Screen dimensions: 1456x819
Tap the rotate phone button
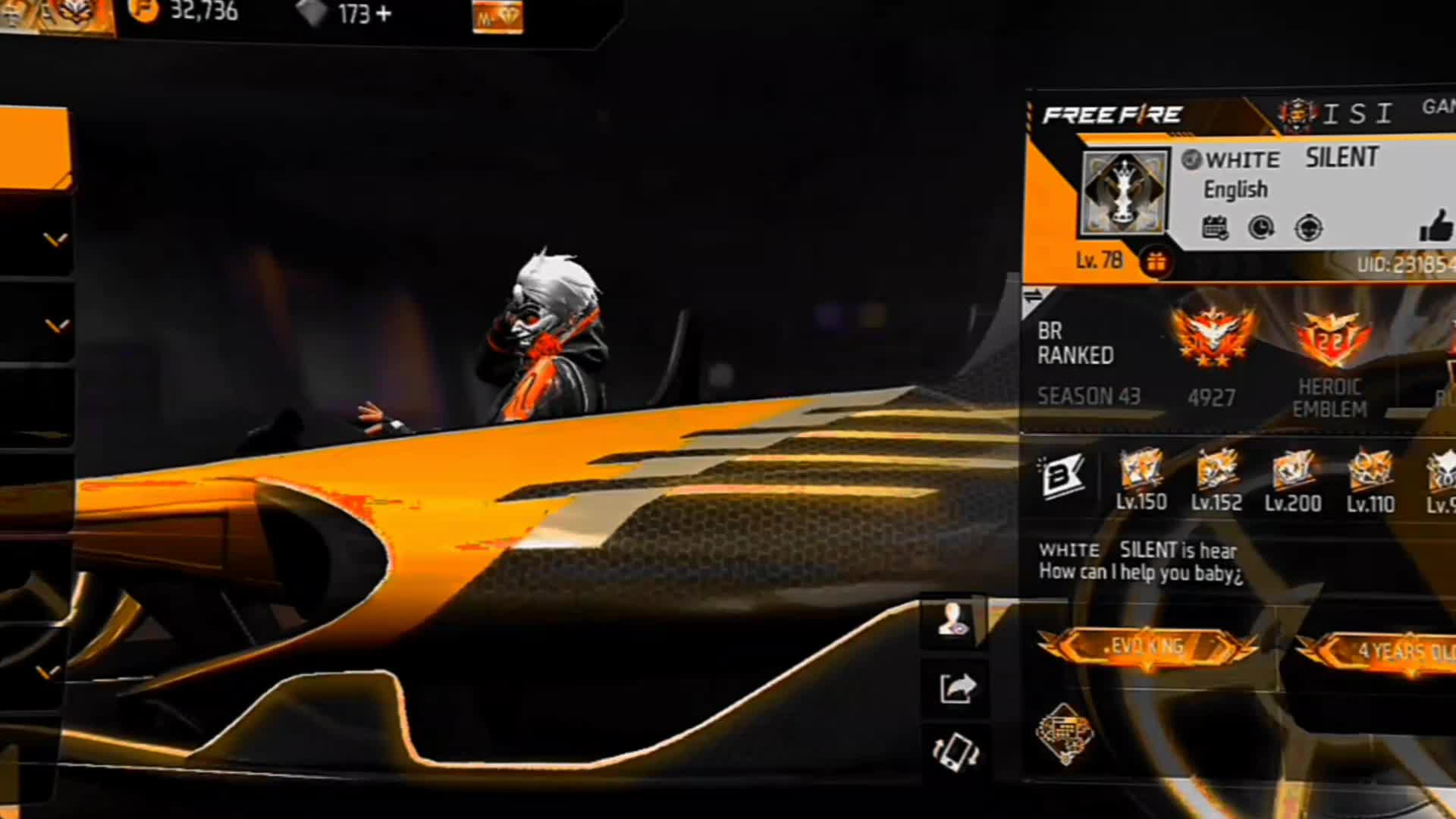click(x=955, y=751)
